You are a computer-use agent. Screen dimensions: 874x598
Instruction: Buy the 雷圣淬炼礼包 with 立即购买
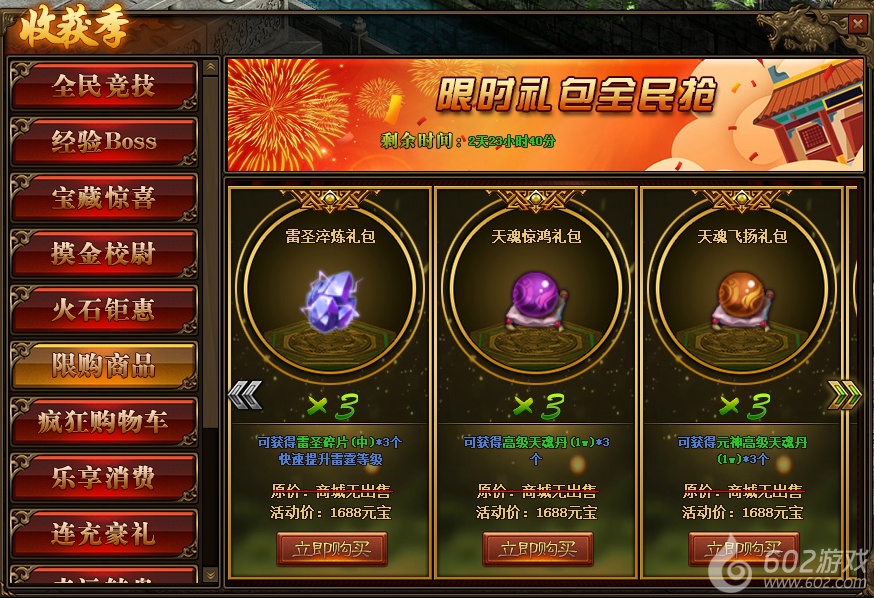[x=331, y=549]
